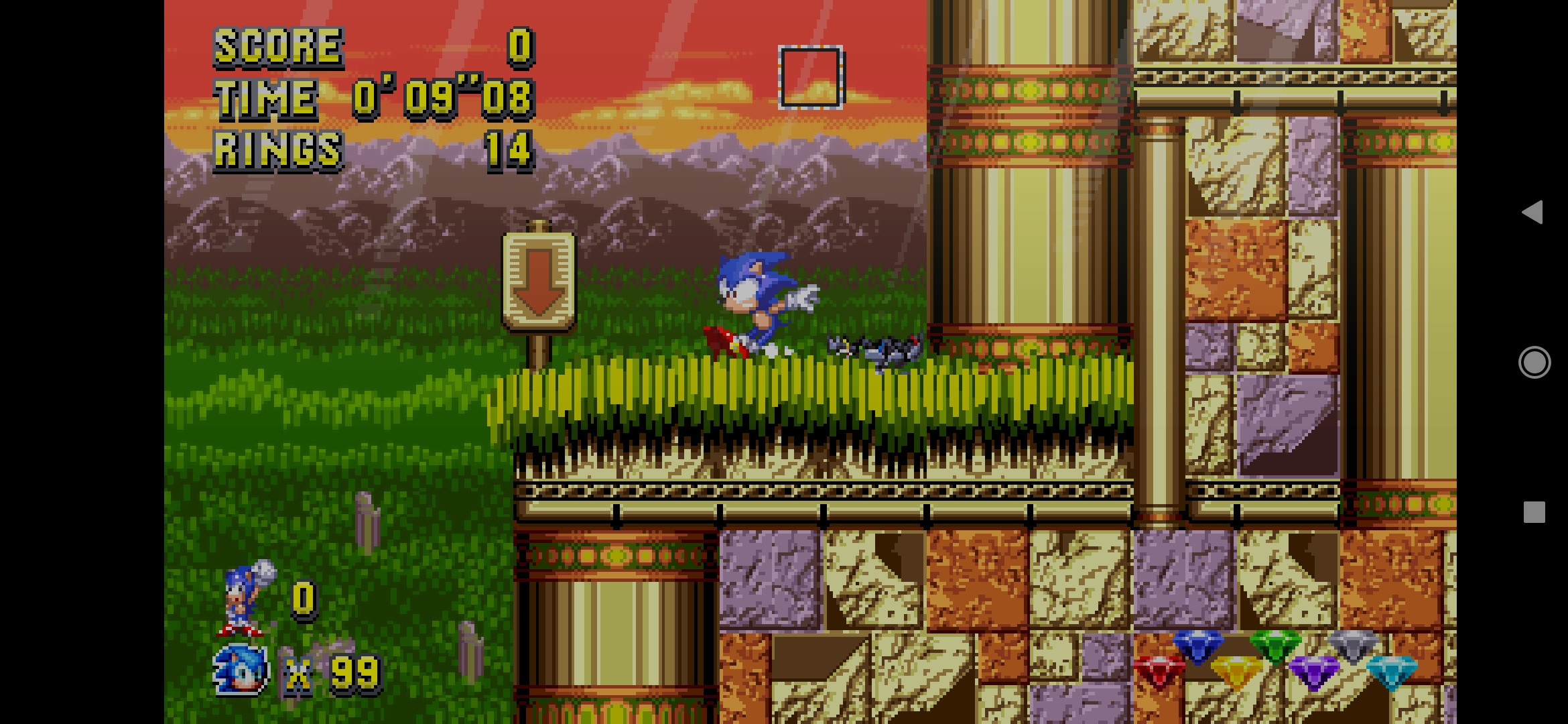Select the yellow Chaos Emerald
The height and width of the screenshot is (724, 1568).
[x=1235, y=668]
